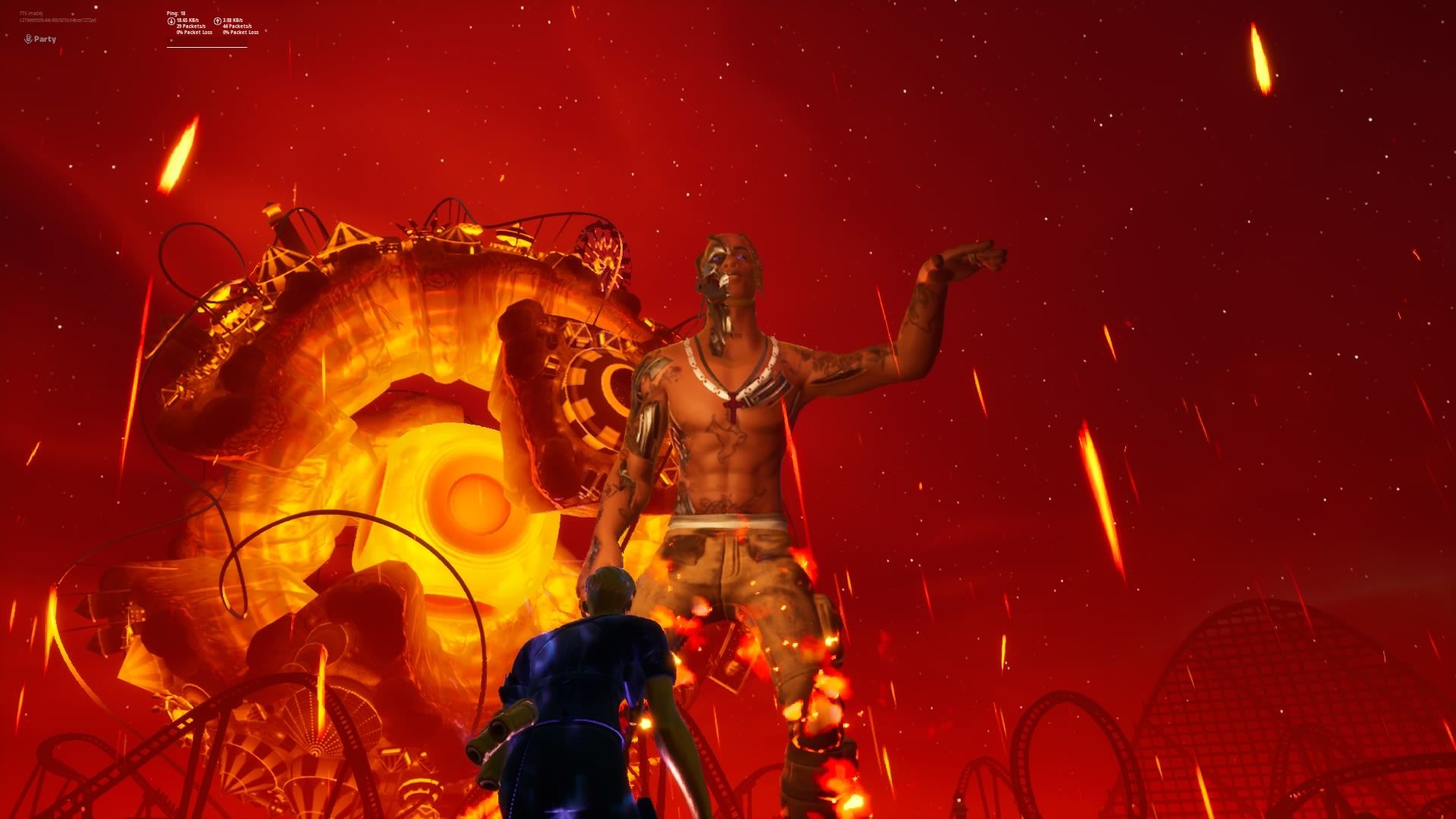Click the 44 Packets/s stat

[x=237, y=27]
